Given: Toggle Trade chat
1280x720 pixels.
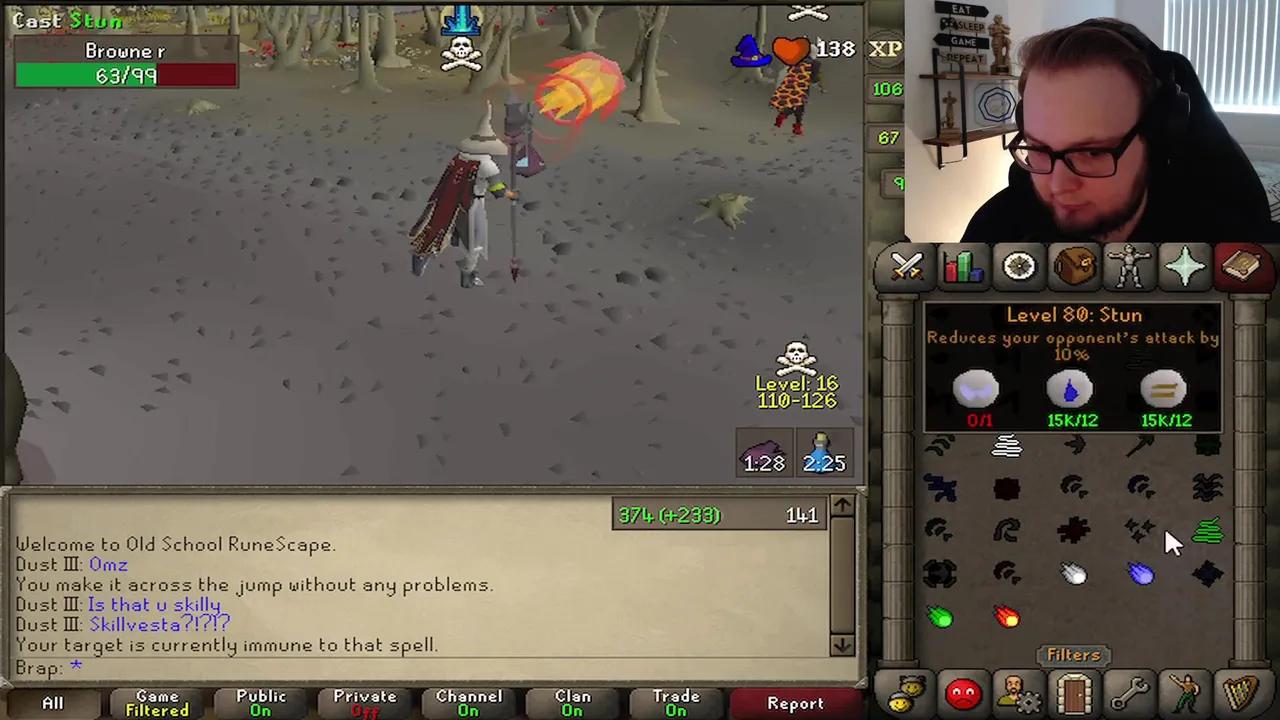Looking at the screenshot, I should coord(676,702).
